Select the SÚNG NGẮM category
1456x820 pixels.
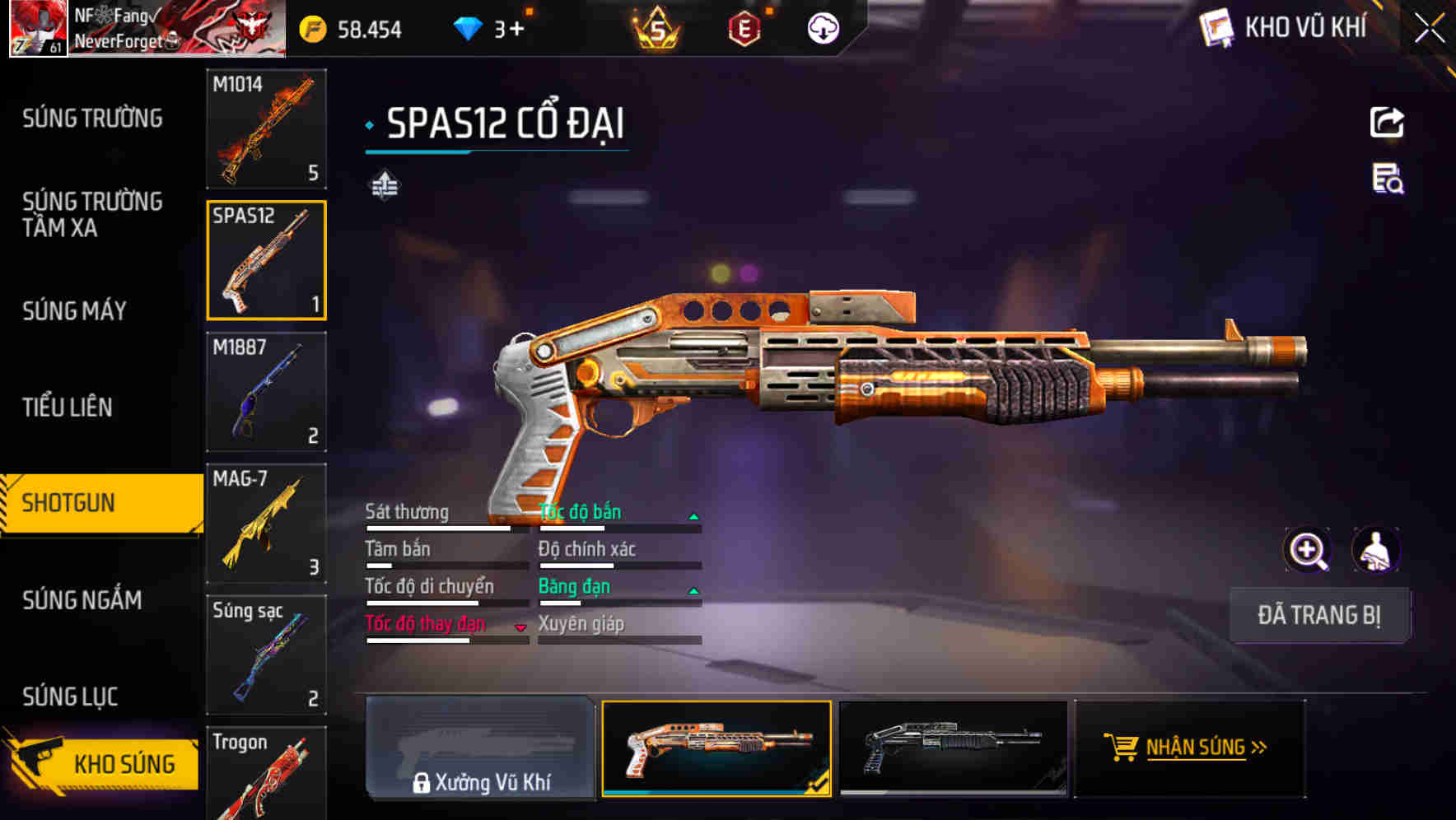pos(82,600)
